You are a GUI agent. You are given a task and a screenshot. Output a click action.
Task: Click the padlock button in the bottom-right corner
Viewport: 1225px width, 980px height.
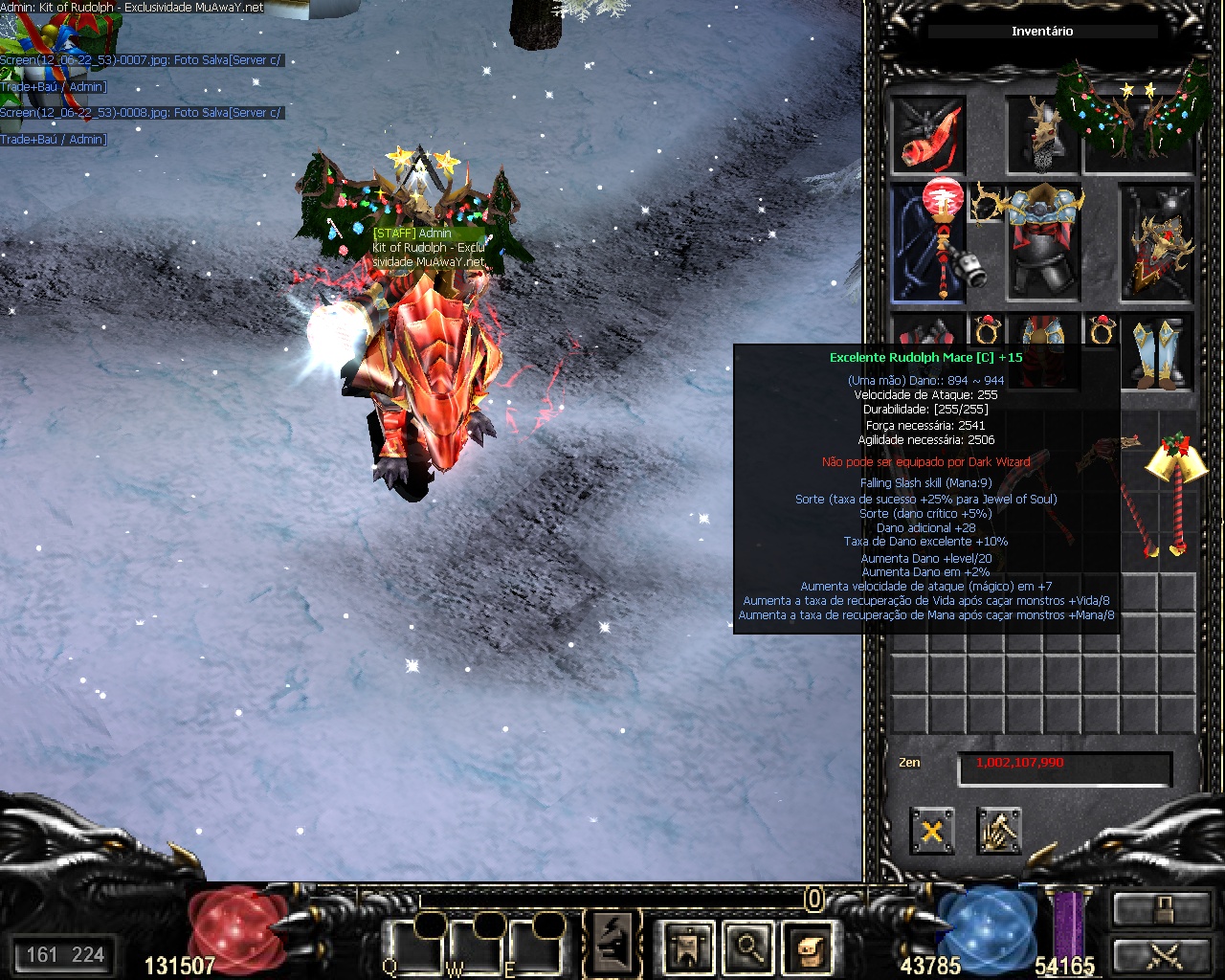(1160, 909)
